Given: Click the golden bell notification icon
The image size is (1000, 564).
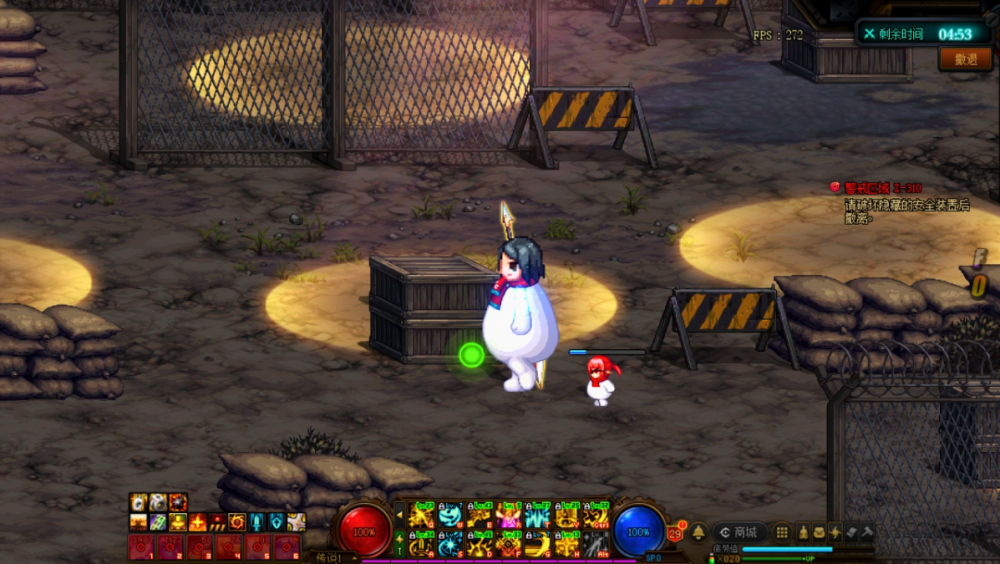Looking at the screenshot, I should 698,532.
